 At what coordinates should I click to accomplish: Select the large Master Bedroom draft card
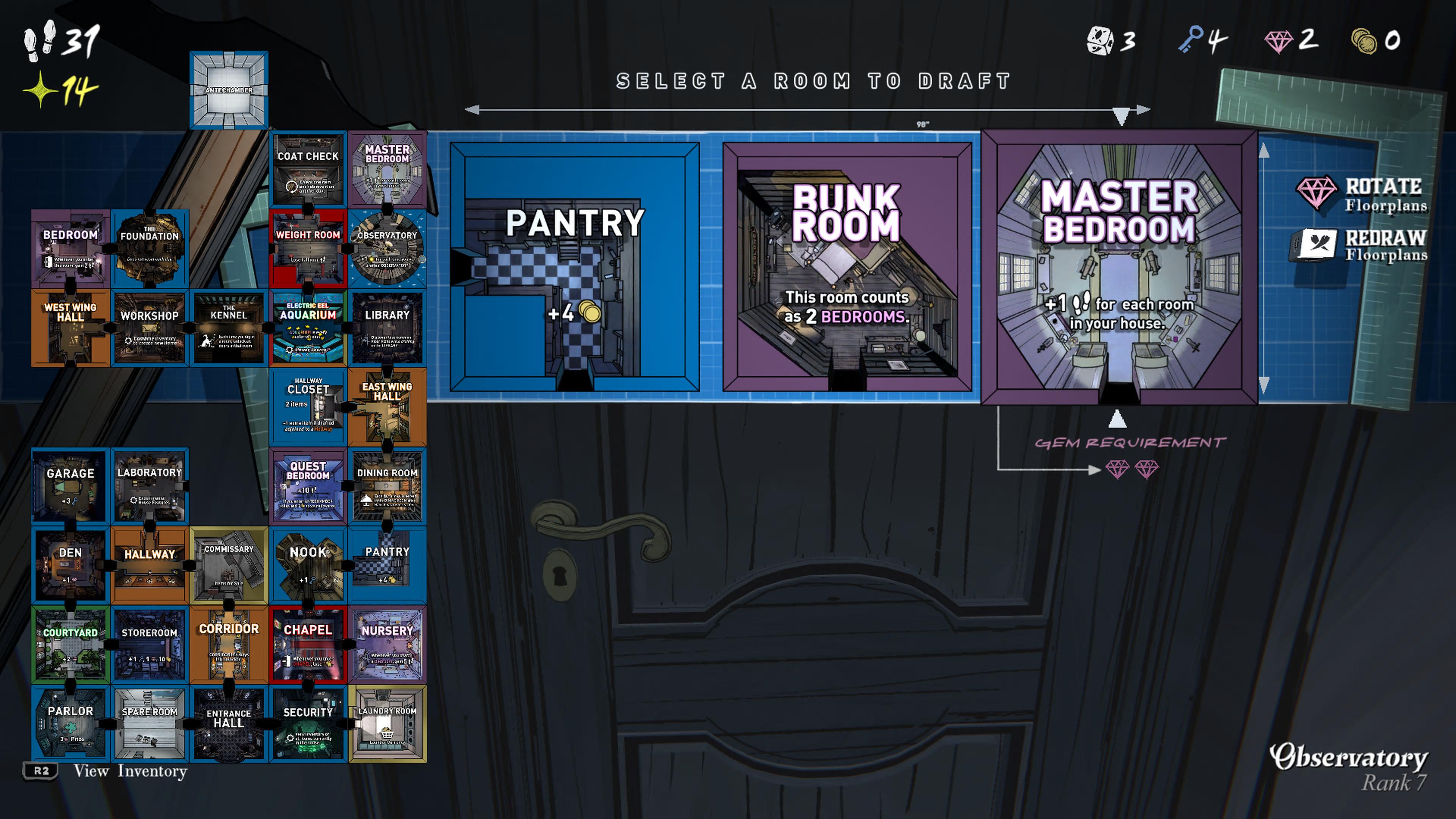[1119, 267]
